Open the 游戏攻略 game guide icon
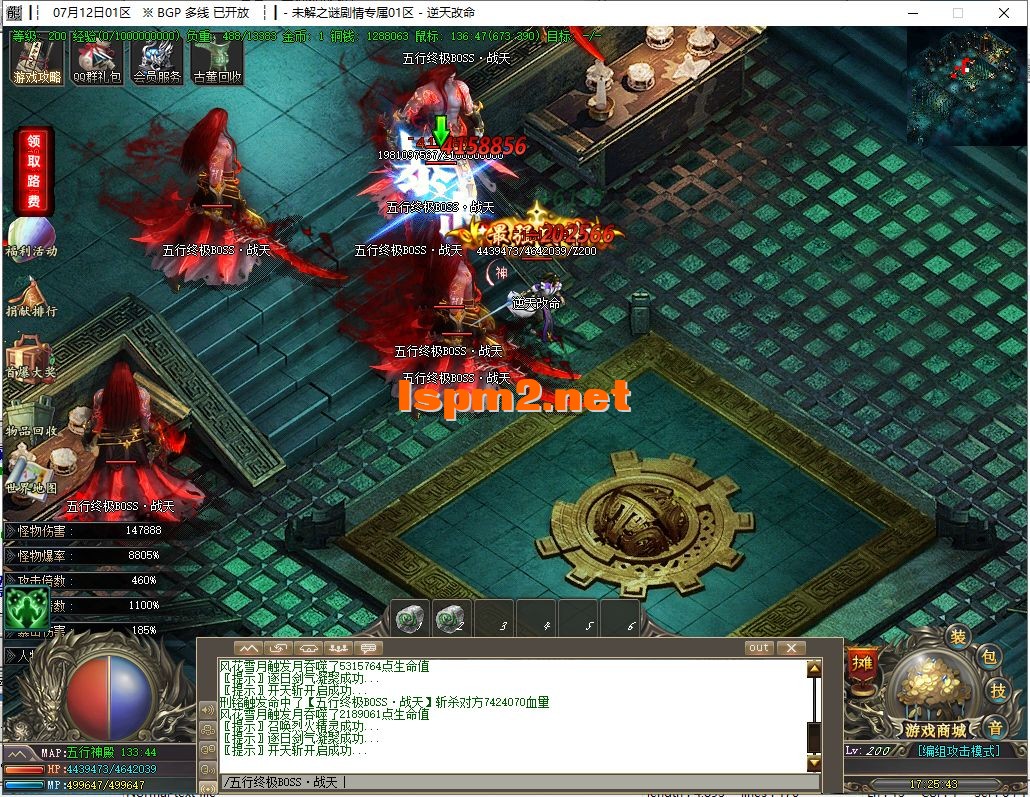The width and height of the screenshot is (1030, 797). 37,62
